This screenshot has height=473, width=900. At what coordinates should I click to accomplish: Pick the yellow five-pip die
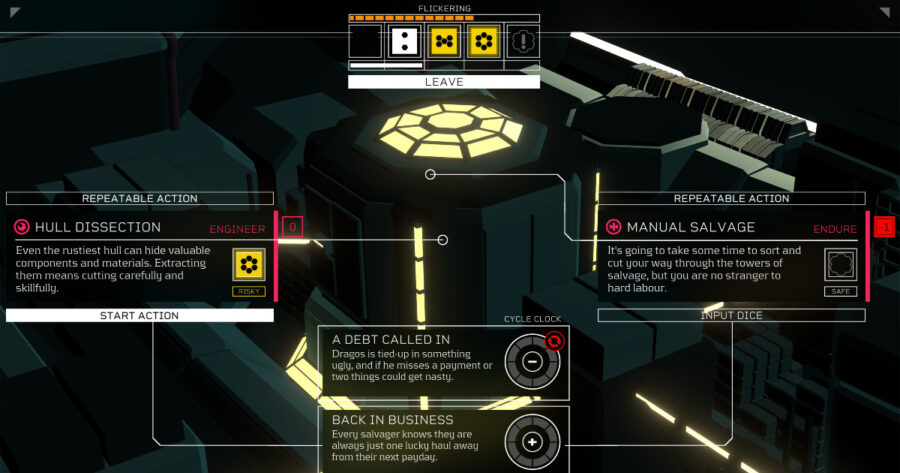coord(444,41)
